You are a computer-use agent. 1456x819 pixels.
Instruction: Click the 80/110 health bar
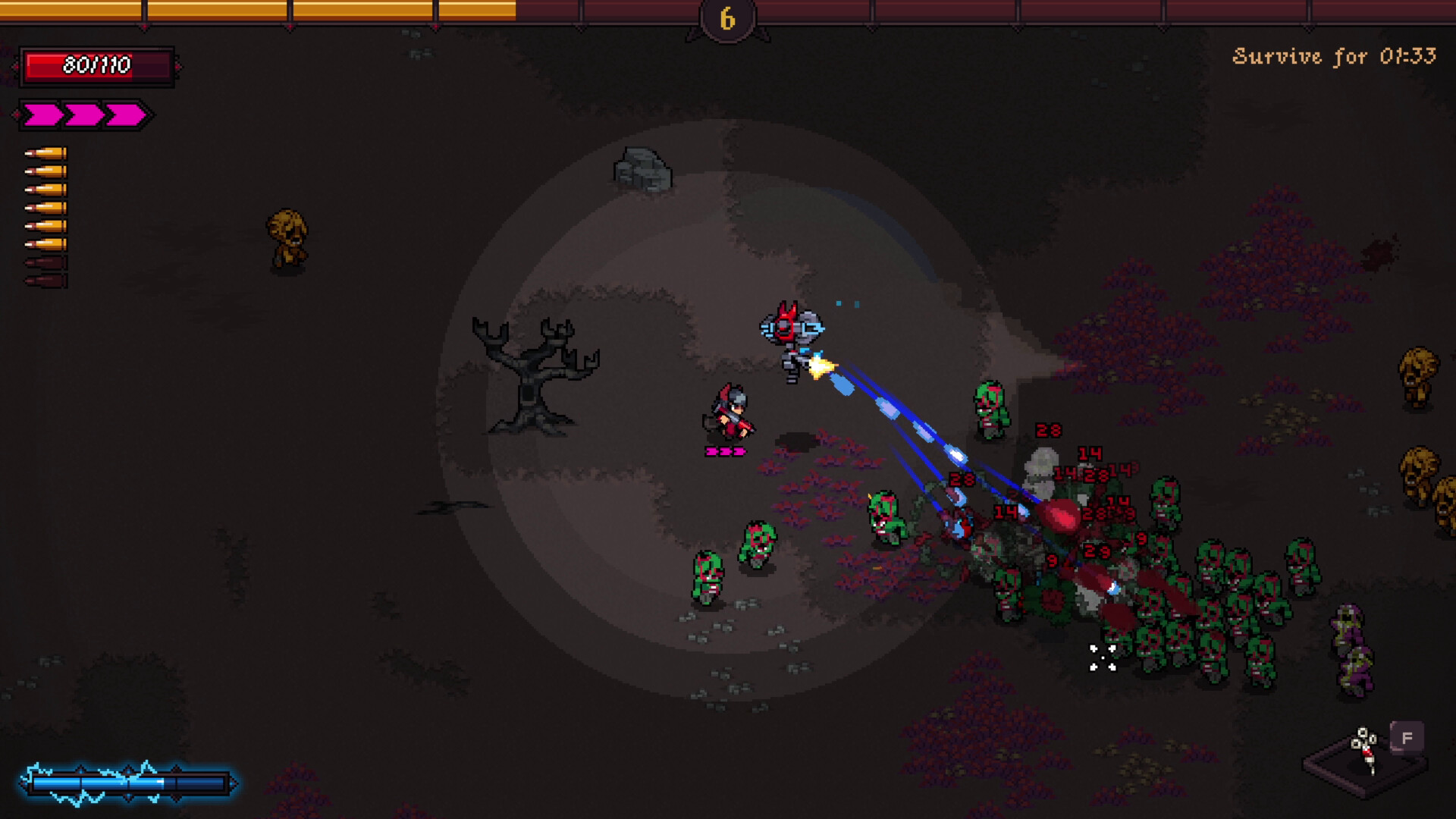click(x=96, y=65)
